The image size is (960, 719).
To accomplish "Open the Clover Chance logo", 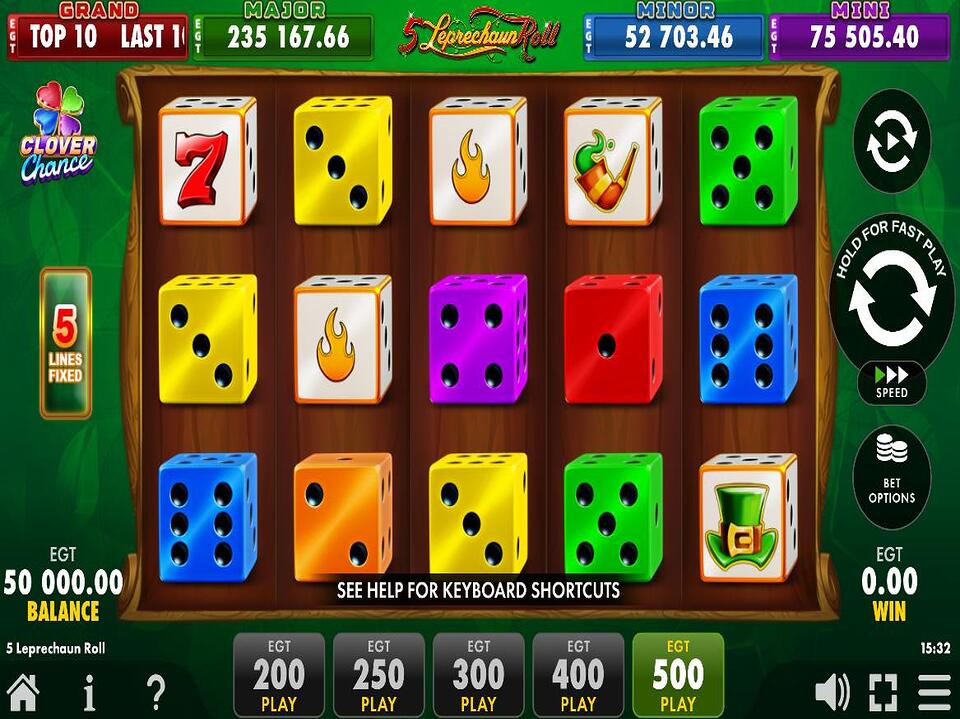I will (57, 133).
